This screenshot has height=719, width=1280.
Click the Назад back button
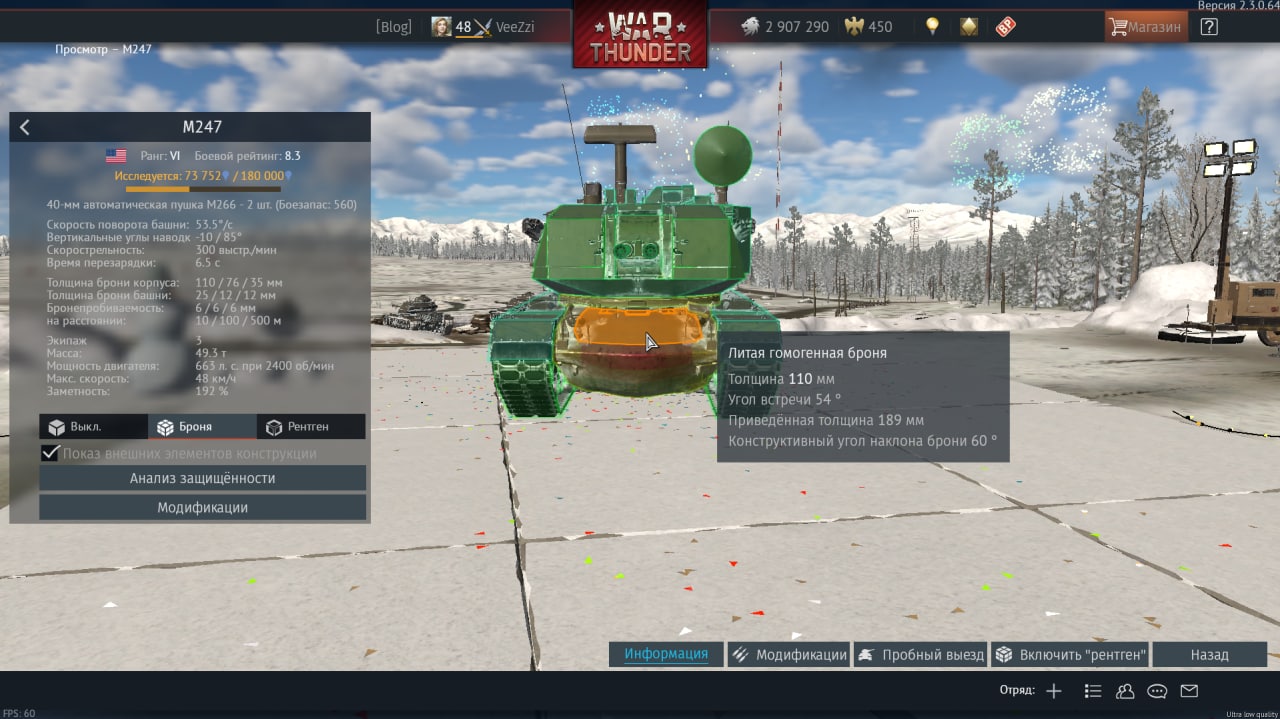pos(1209,655)
